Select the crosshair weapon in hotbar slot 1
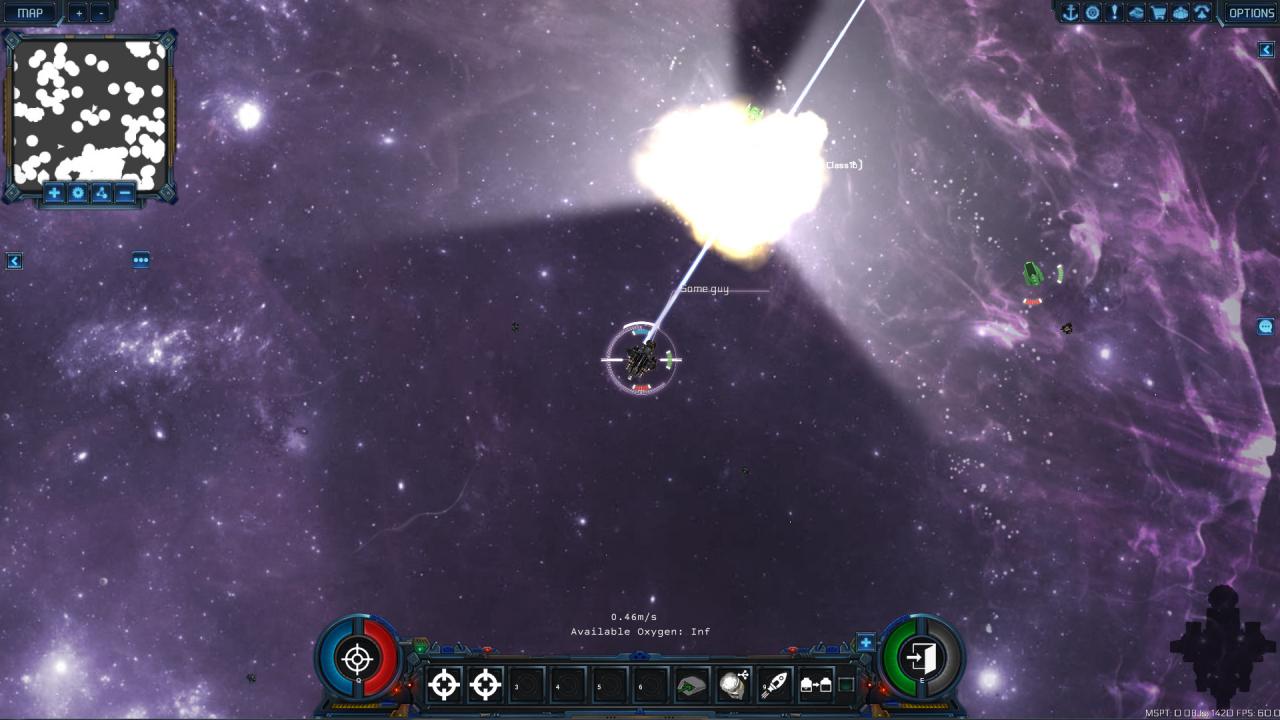 click(443, 686)
